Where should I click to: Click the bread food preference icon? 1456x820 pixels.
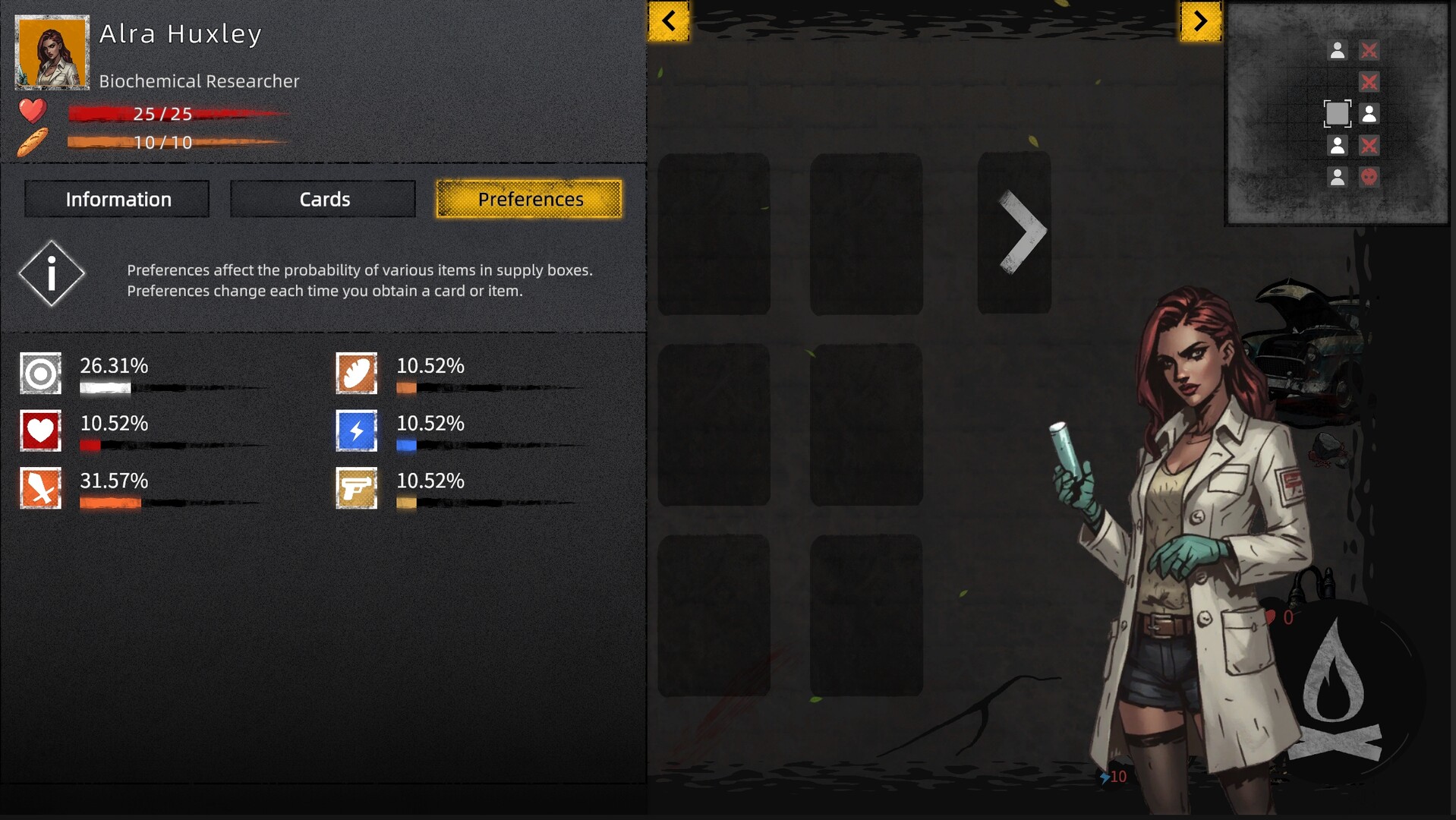[x=355, y=373]
